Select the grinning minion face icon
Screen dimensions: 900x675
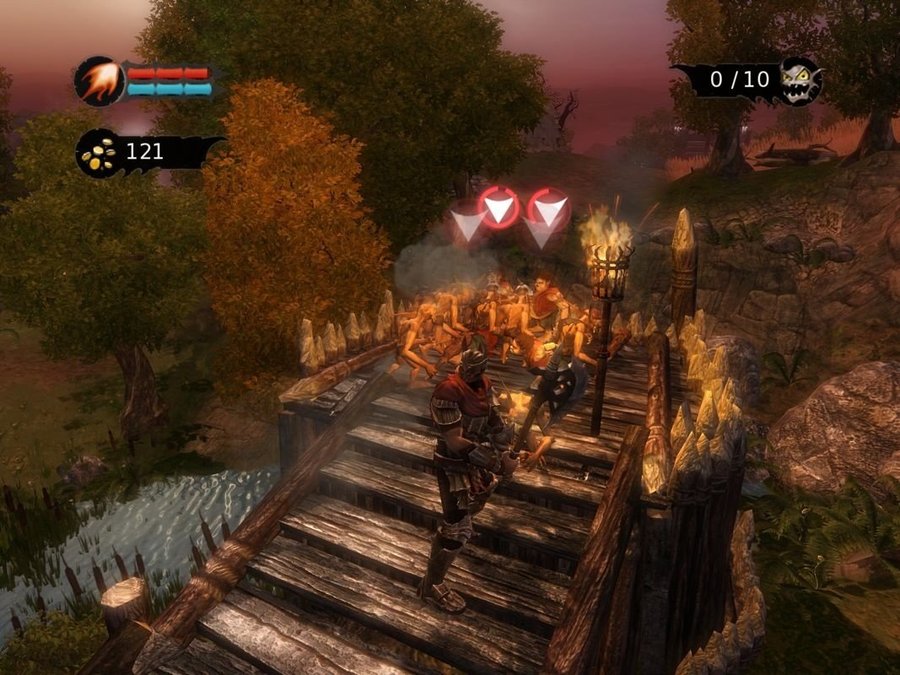(x=800, y=80)
